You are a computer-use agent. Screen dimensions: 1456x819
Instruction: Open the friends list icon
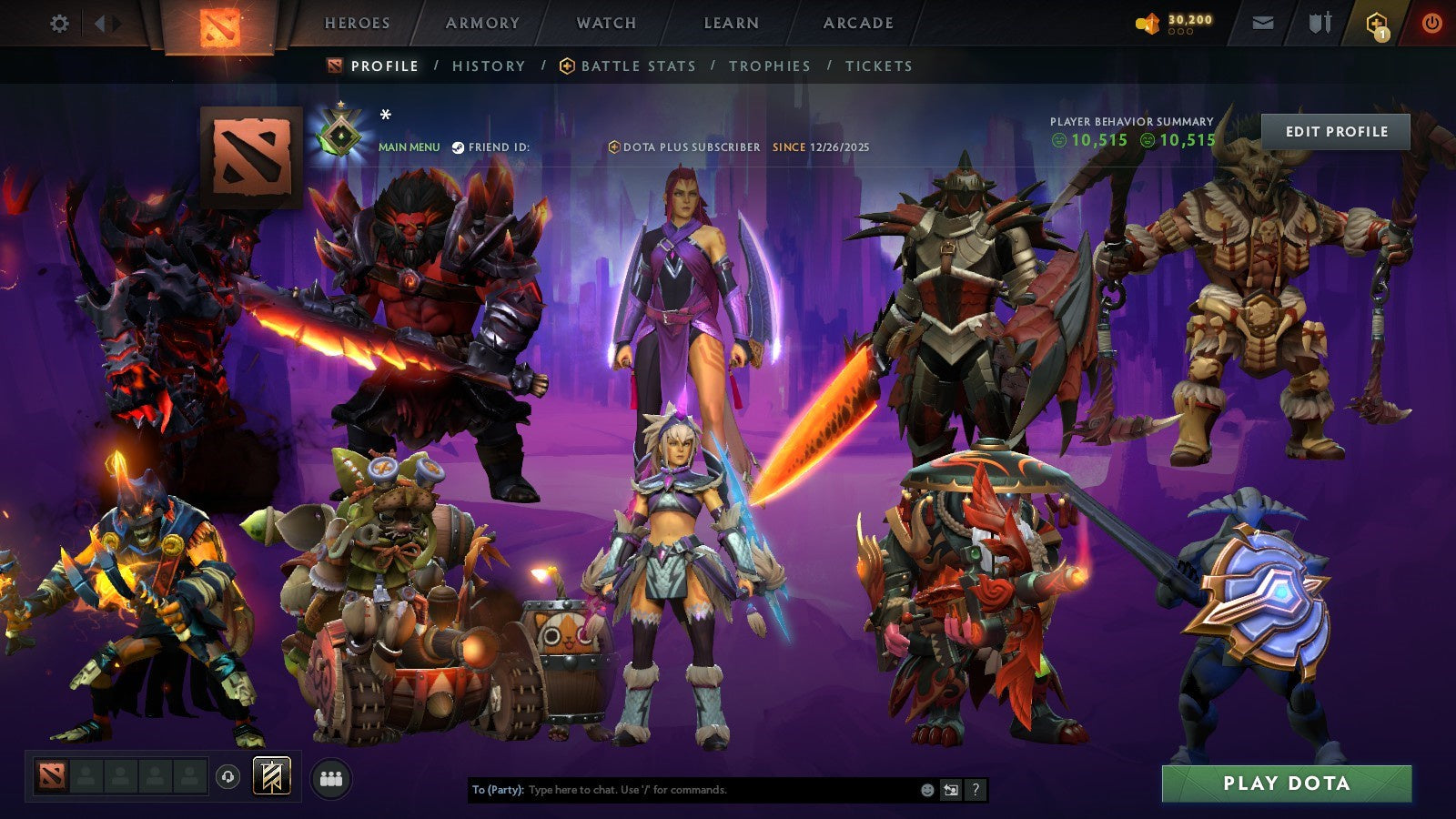click(330, 774)
